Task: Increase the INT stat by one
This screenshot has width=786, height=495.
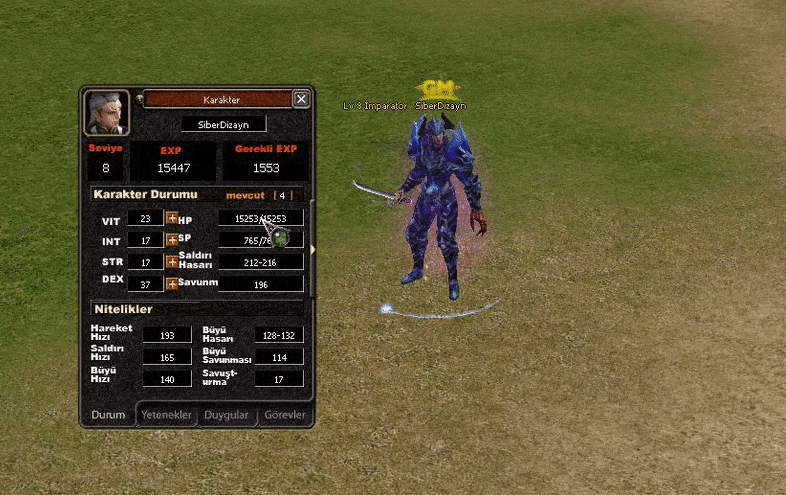Action: pyautogui.click(x=172, y=240)
